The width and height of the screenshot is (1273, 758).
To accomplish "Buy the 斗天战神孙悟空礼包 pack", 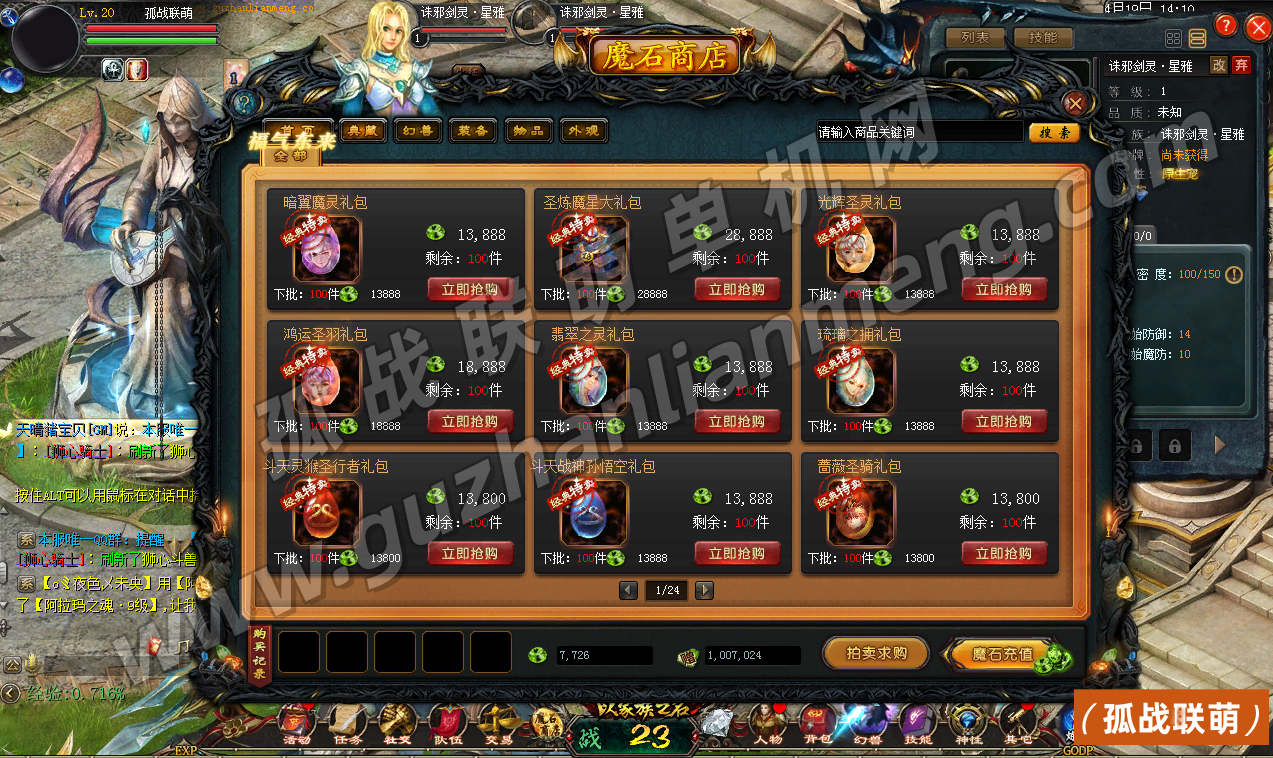I will (x=737, y=554).
